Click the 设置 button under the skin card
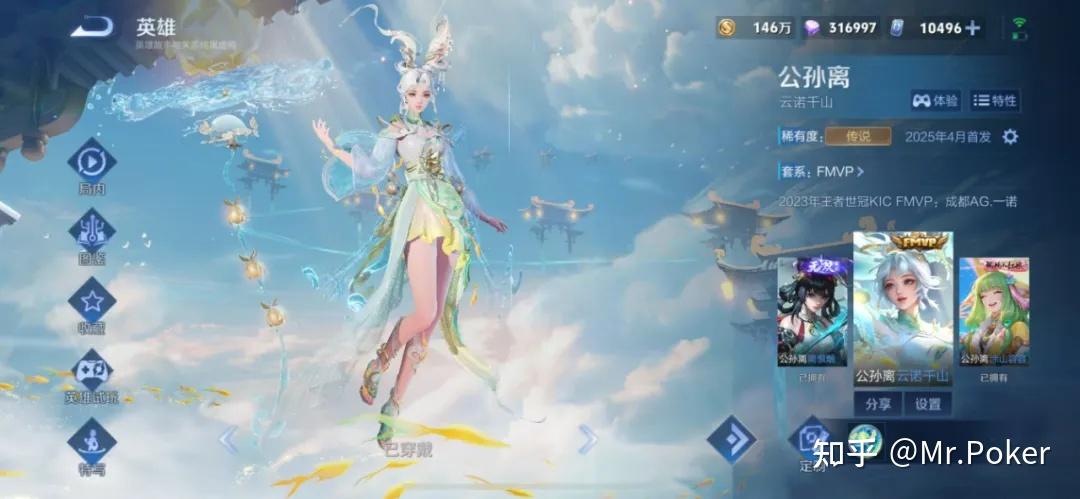This screenshot has height=499, width=1080. tap(927, 404)
